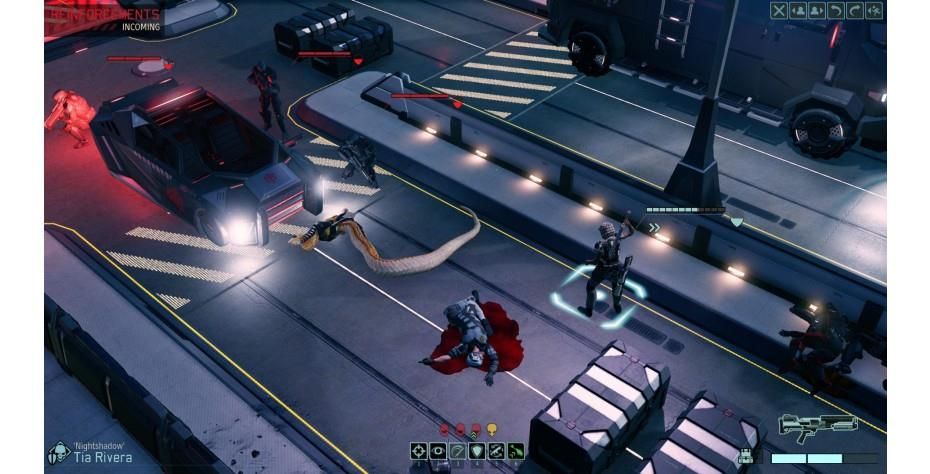
Task: Select the green grenade throw ability
Action: point(515,451)
